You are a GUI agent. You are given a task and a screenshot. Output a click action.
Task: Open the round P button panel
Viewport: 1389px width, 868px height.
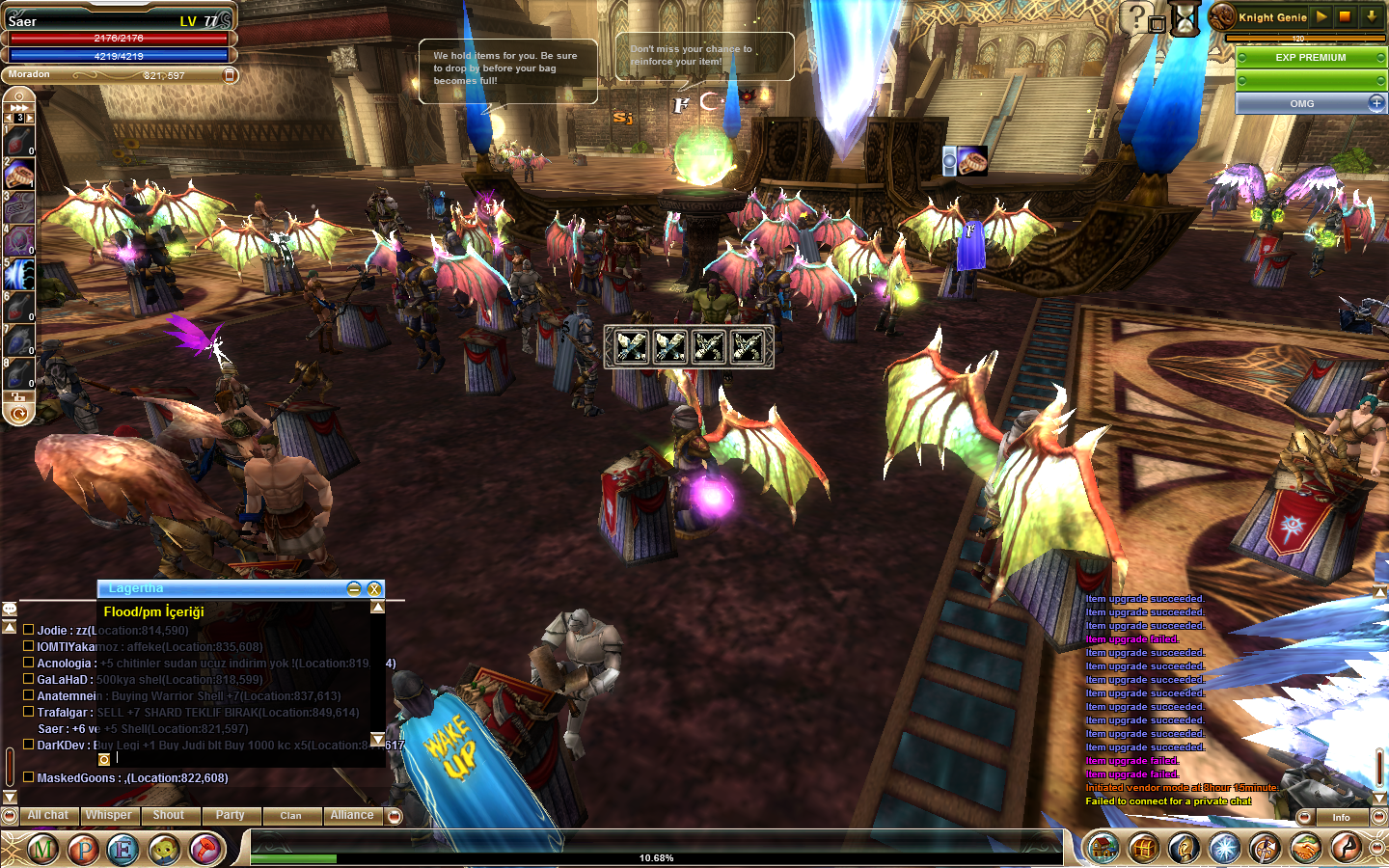83,849
